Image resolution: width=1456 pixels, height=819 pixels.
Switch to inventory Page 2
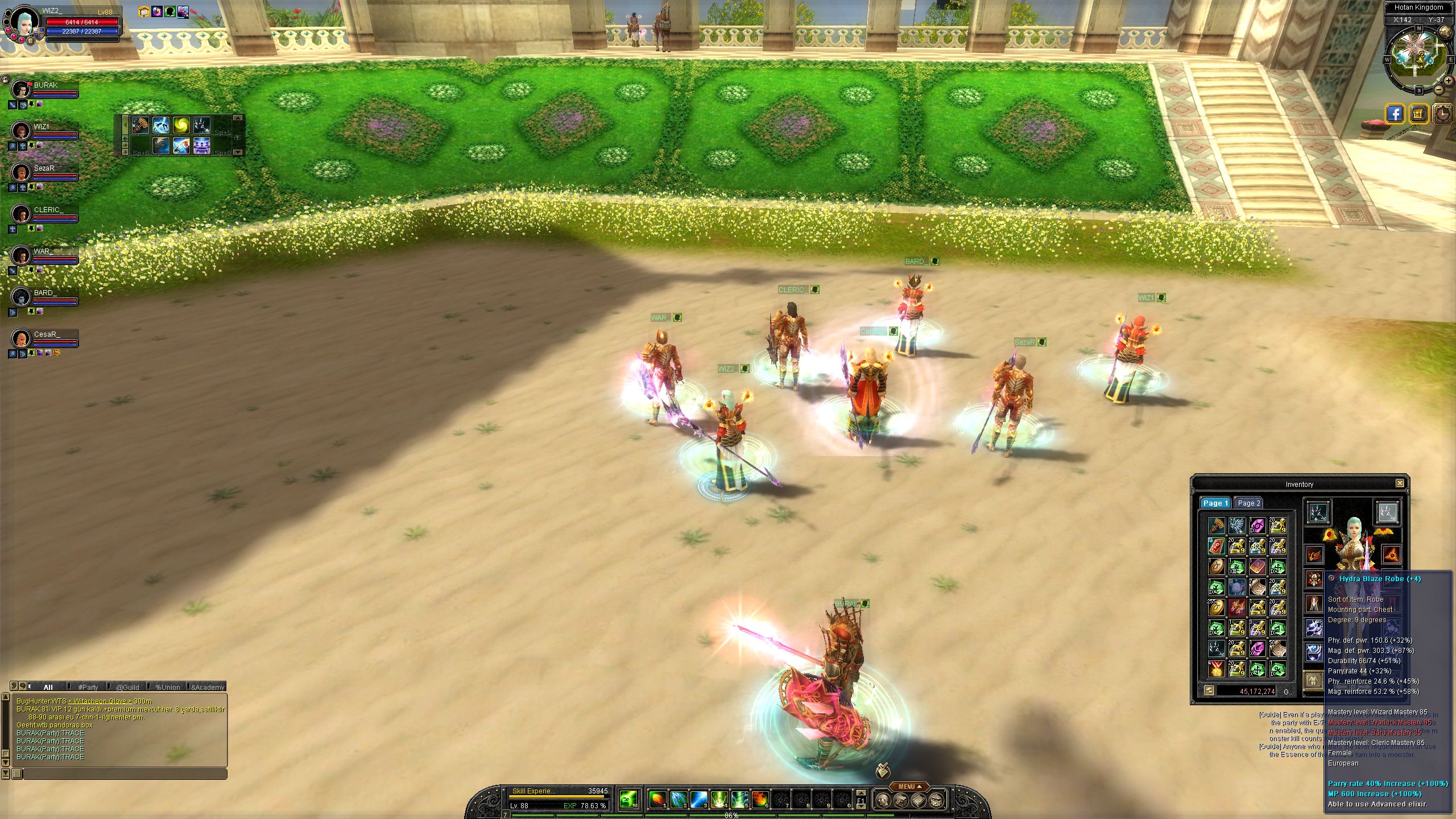(1249, 503)
